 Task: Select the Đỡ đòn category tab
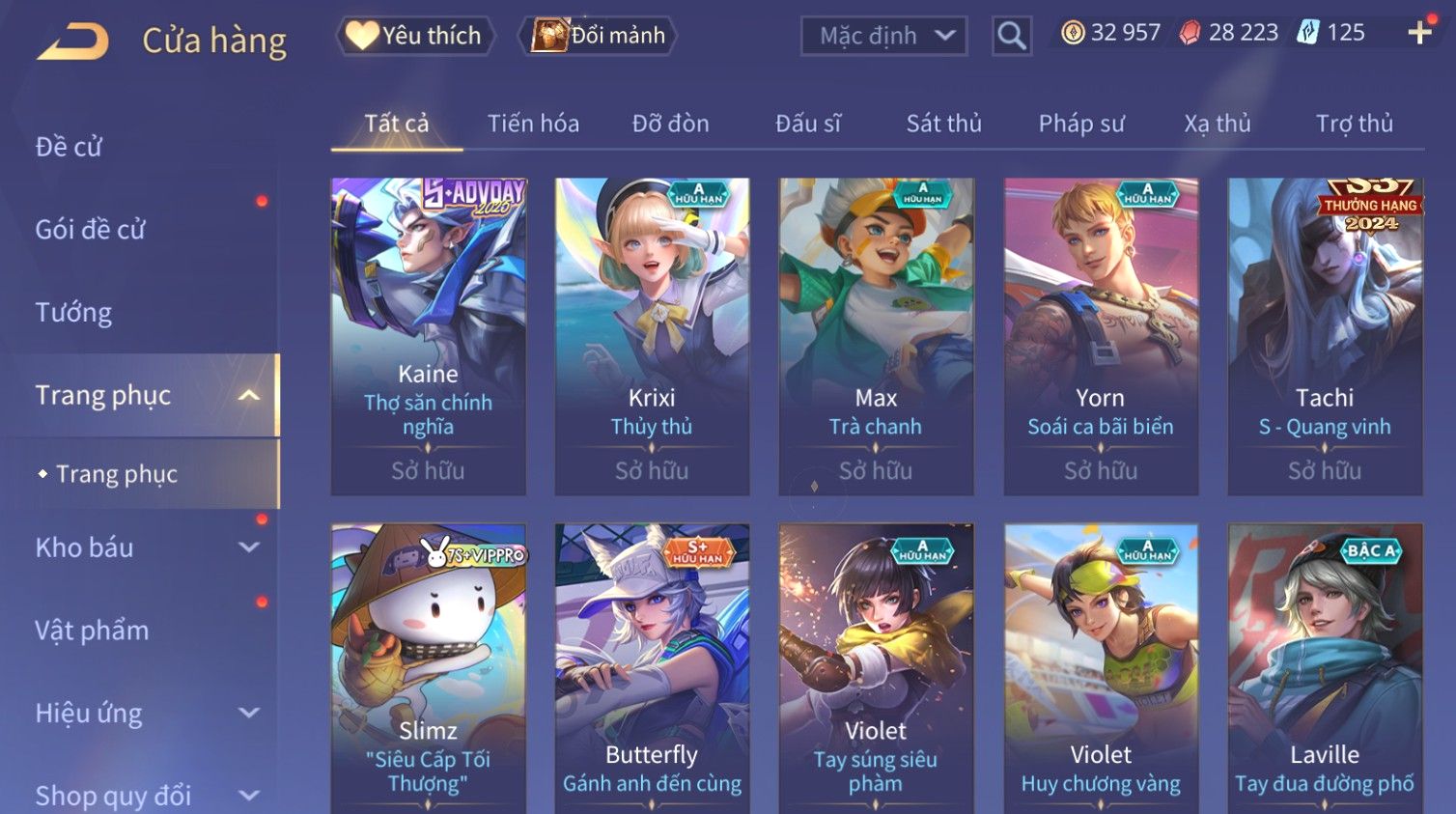670,124
